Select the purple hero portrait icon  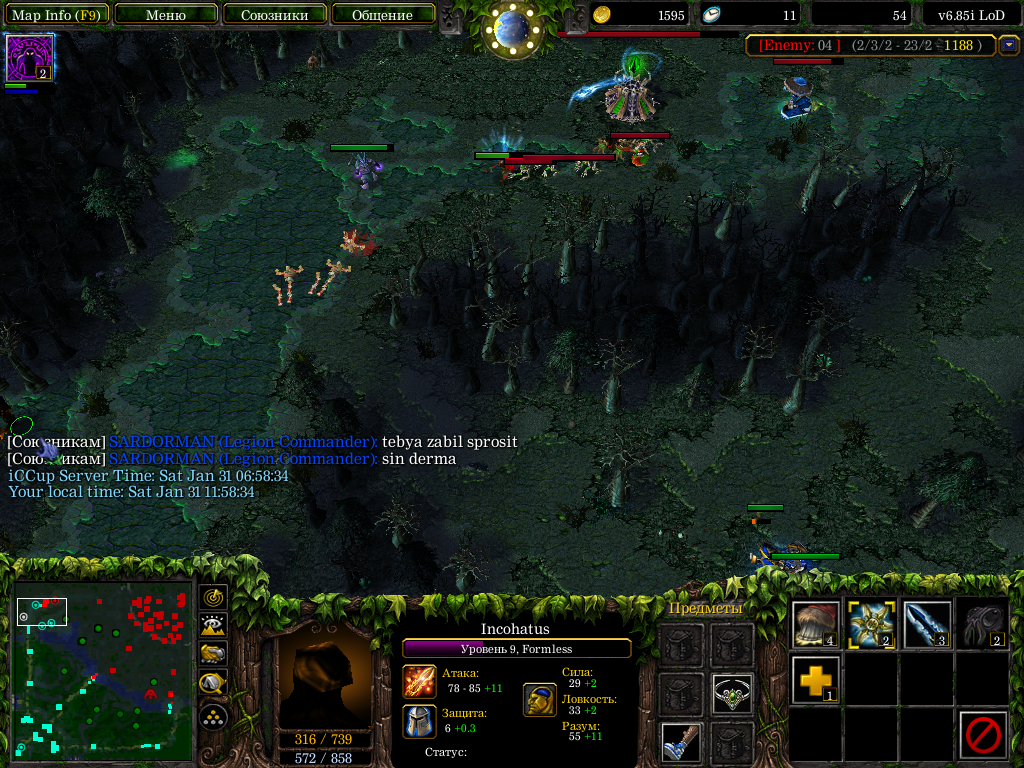click(x=29, y=58)
